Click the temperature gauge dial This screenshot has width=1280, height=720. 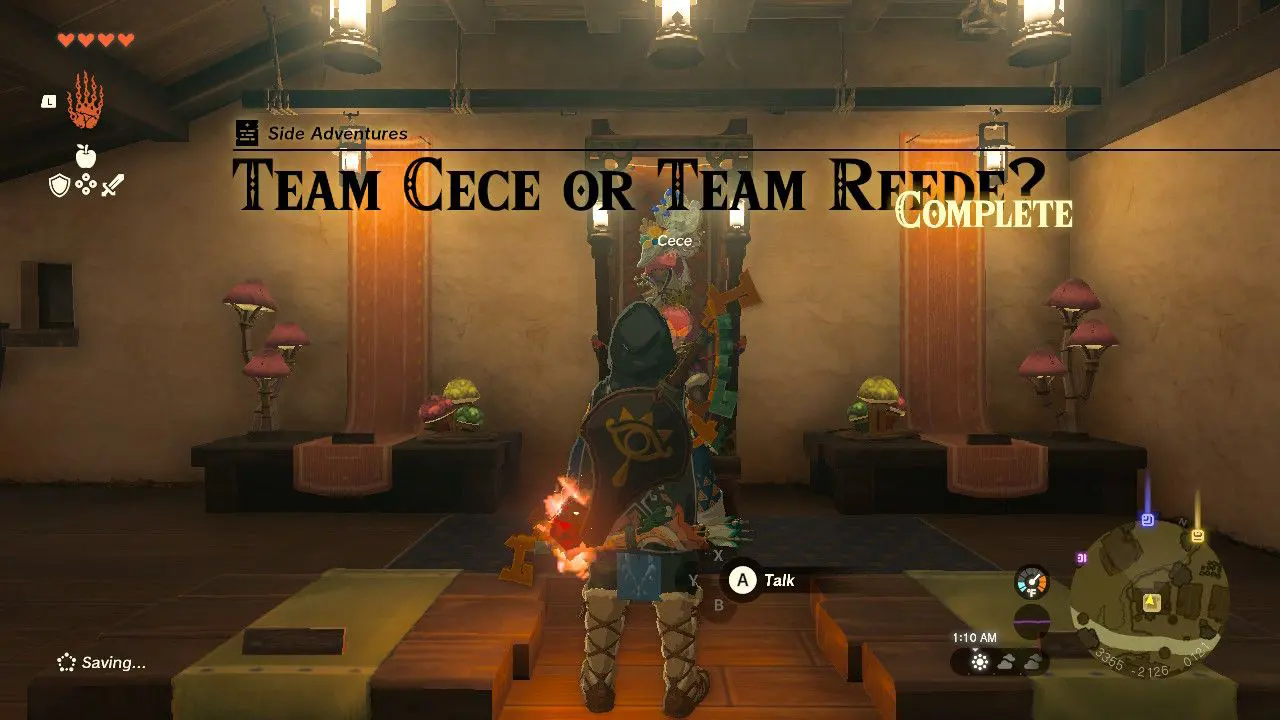pos(1032,580)
